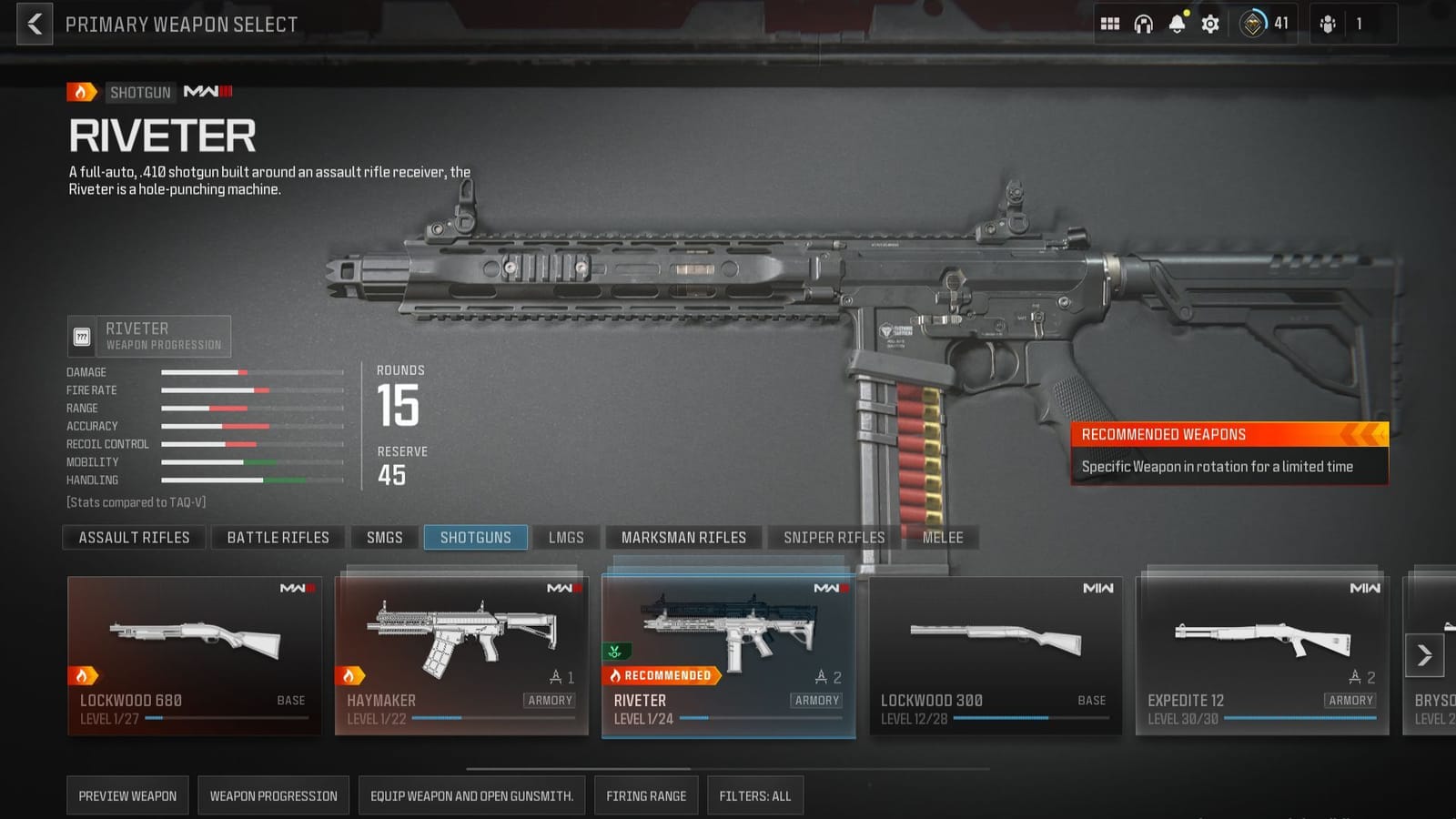The image size is (1456, 819).
Task: Click EQUIP WEAPON AND OPEN GUNSMITH
Action: pos(471,794)
